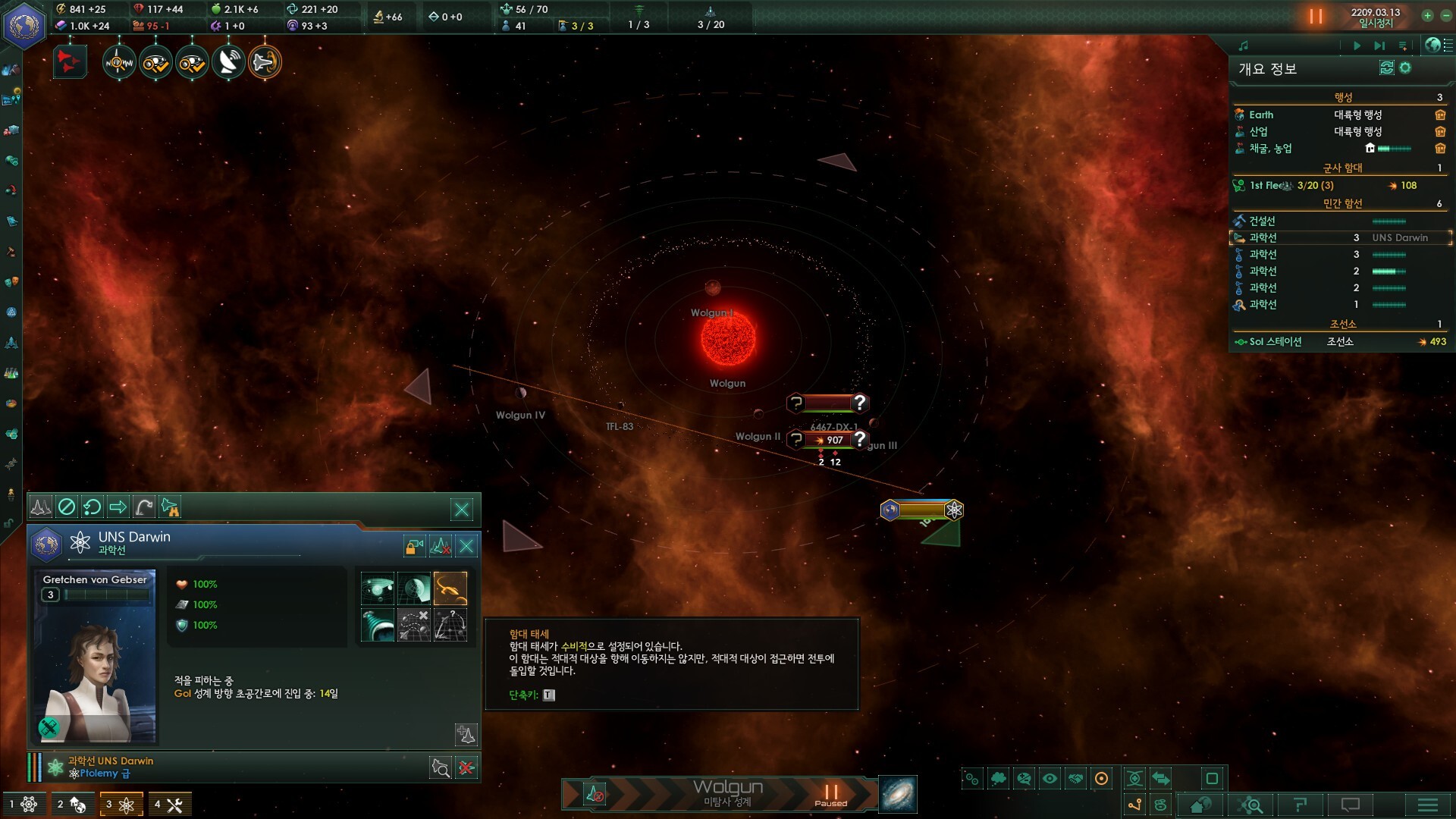The width and height of the screenshot is (1456, 819).
Task: Open the galaxy map view
Action: coord(898,795)
